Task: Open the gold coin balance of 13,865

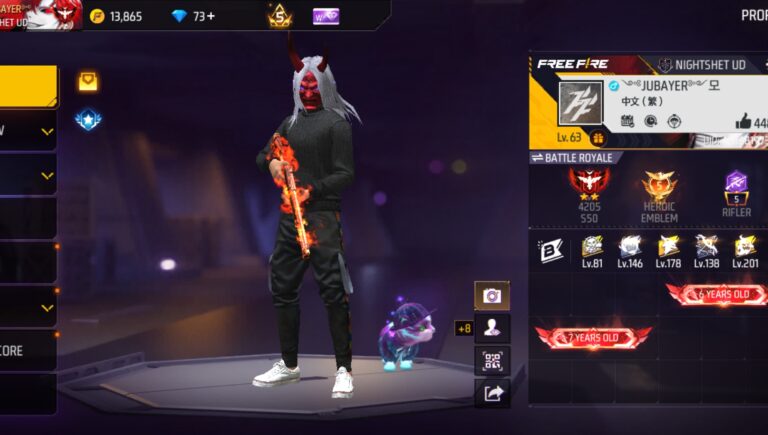Action: pos(116,16)
